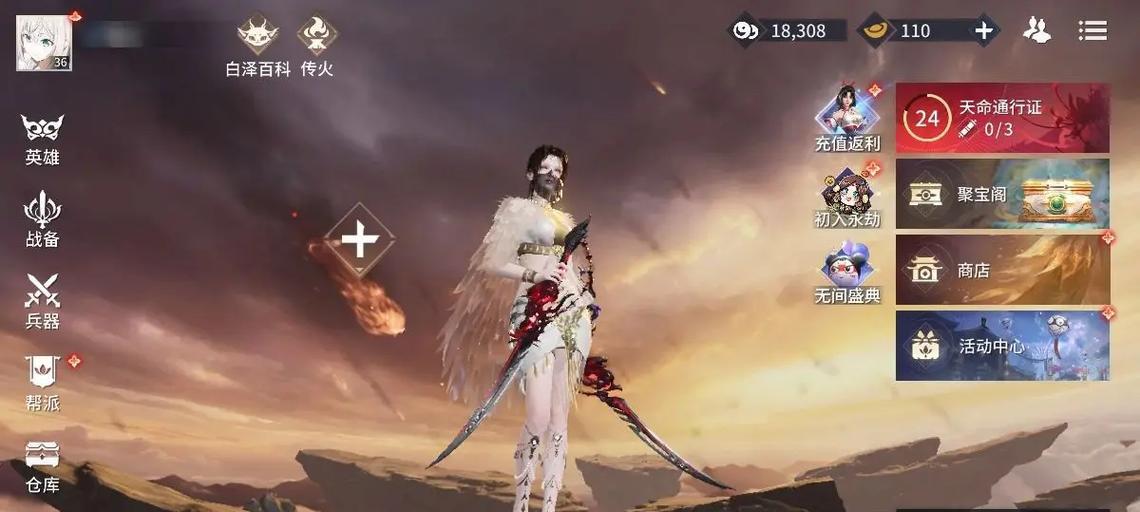Open the main list menu icon
The image size is (1140, 512).
(x=1092, y=31)
